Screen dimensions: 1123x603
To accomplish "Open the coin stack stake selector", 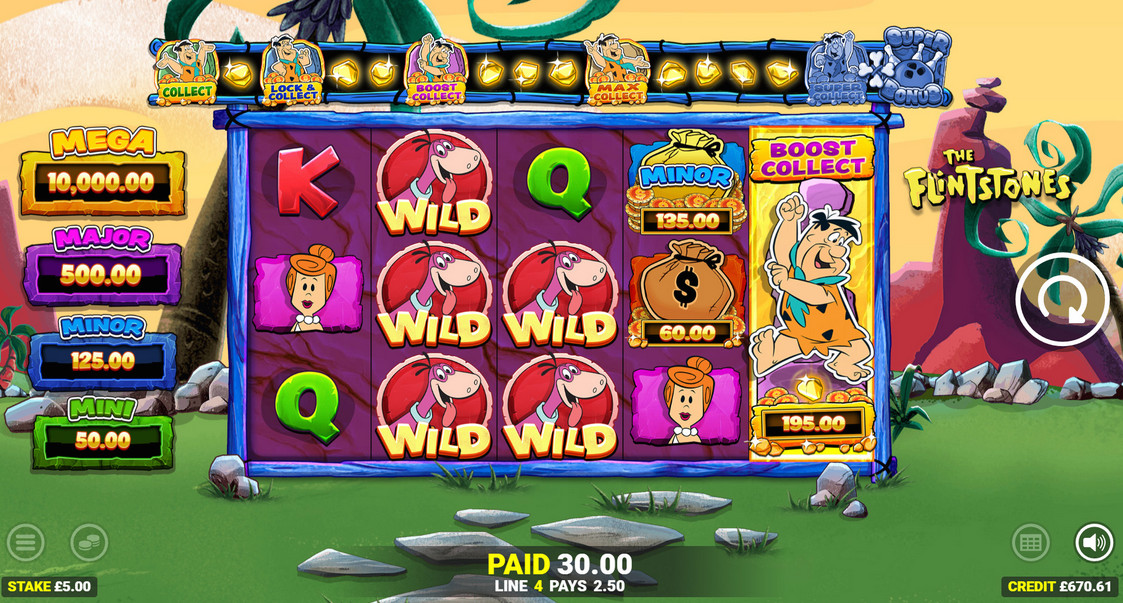I will (x=89, y=543).
